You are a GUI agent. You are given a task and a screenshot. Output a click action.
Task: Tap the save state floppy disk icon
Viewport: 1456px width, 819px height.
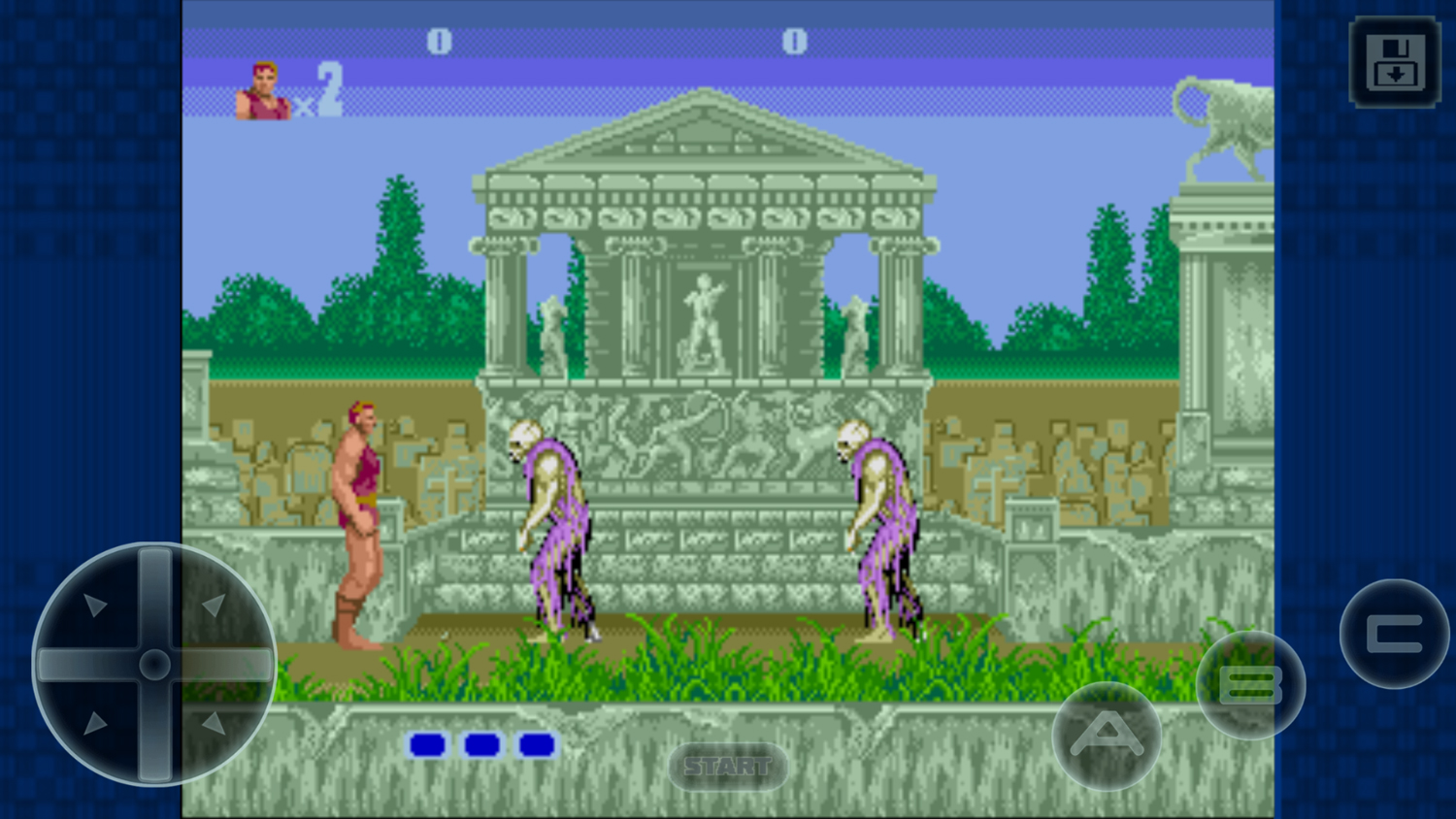click(x=1394, y=61)
